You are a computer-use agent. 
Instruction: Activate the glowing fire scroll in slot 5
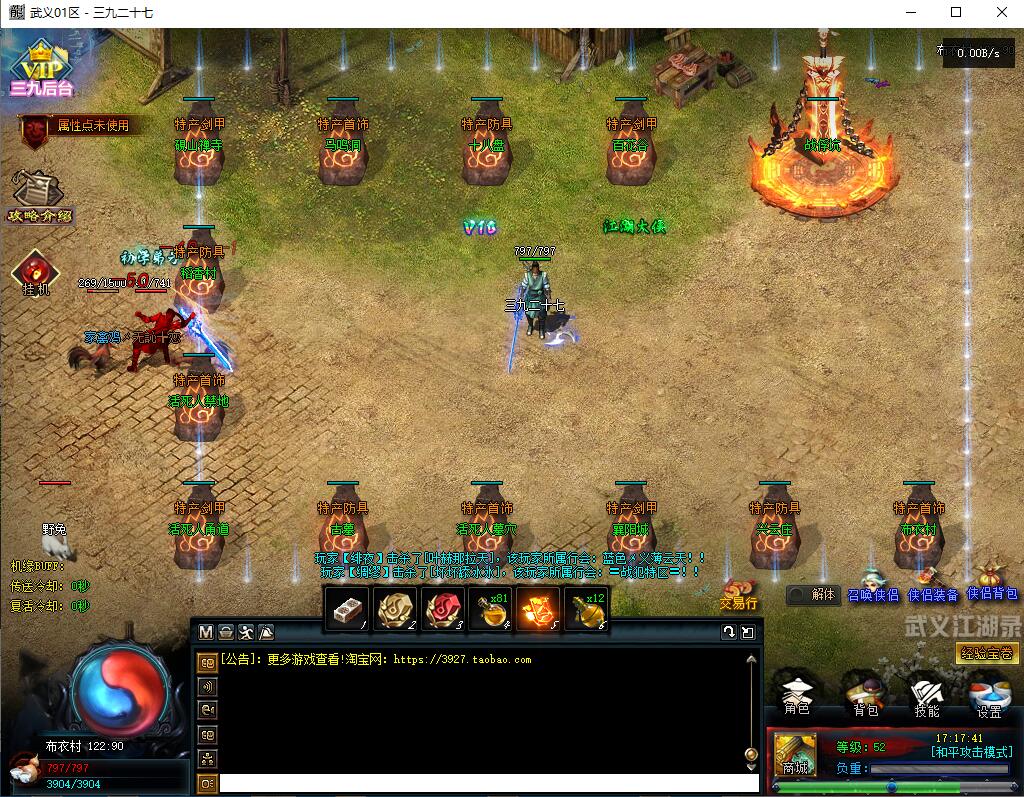pyautogui.click(x=539, y=609)
